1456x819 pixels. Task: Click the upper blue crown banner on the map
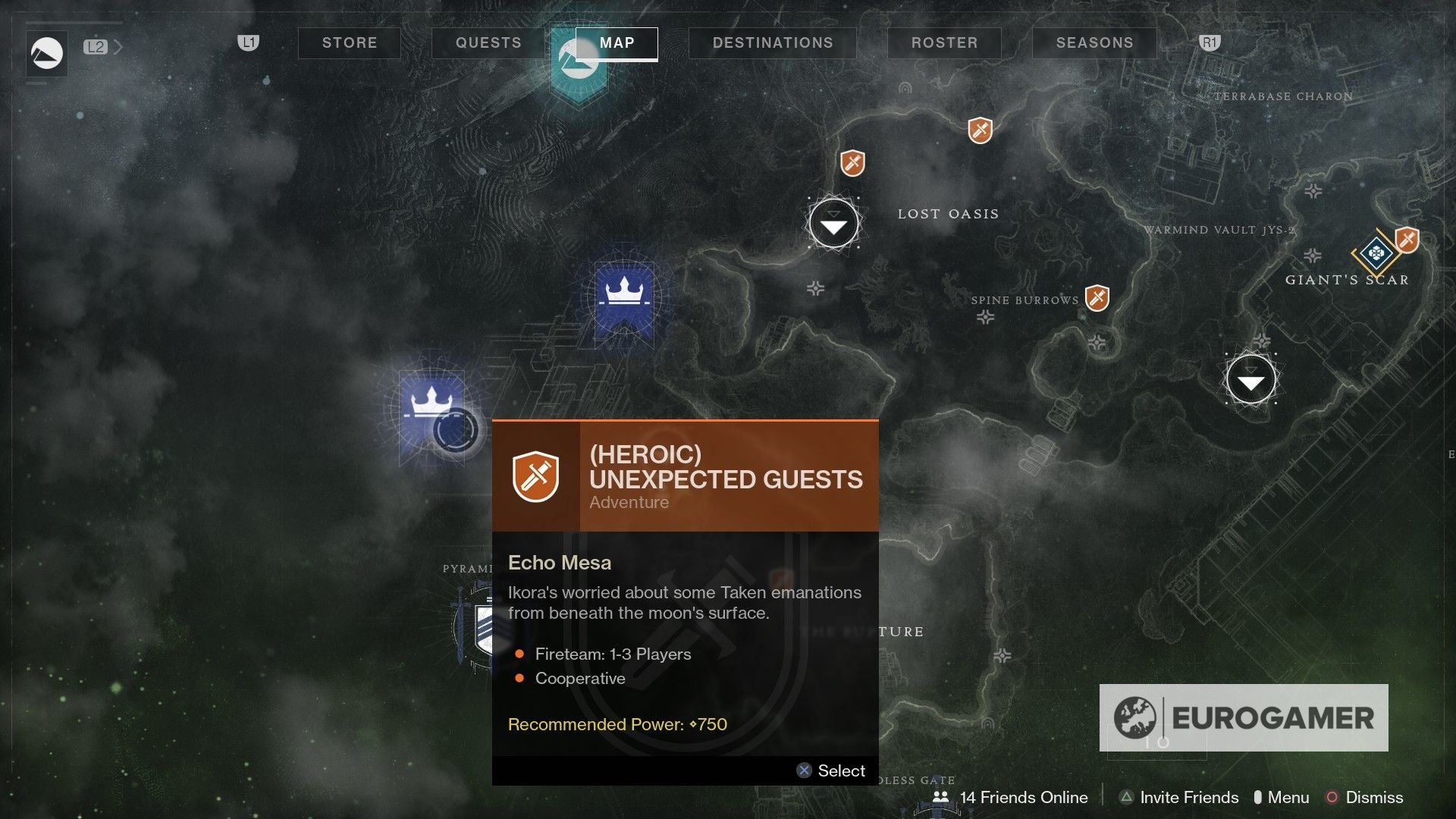(x=623, y=292)
